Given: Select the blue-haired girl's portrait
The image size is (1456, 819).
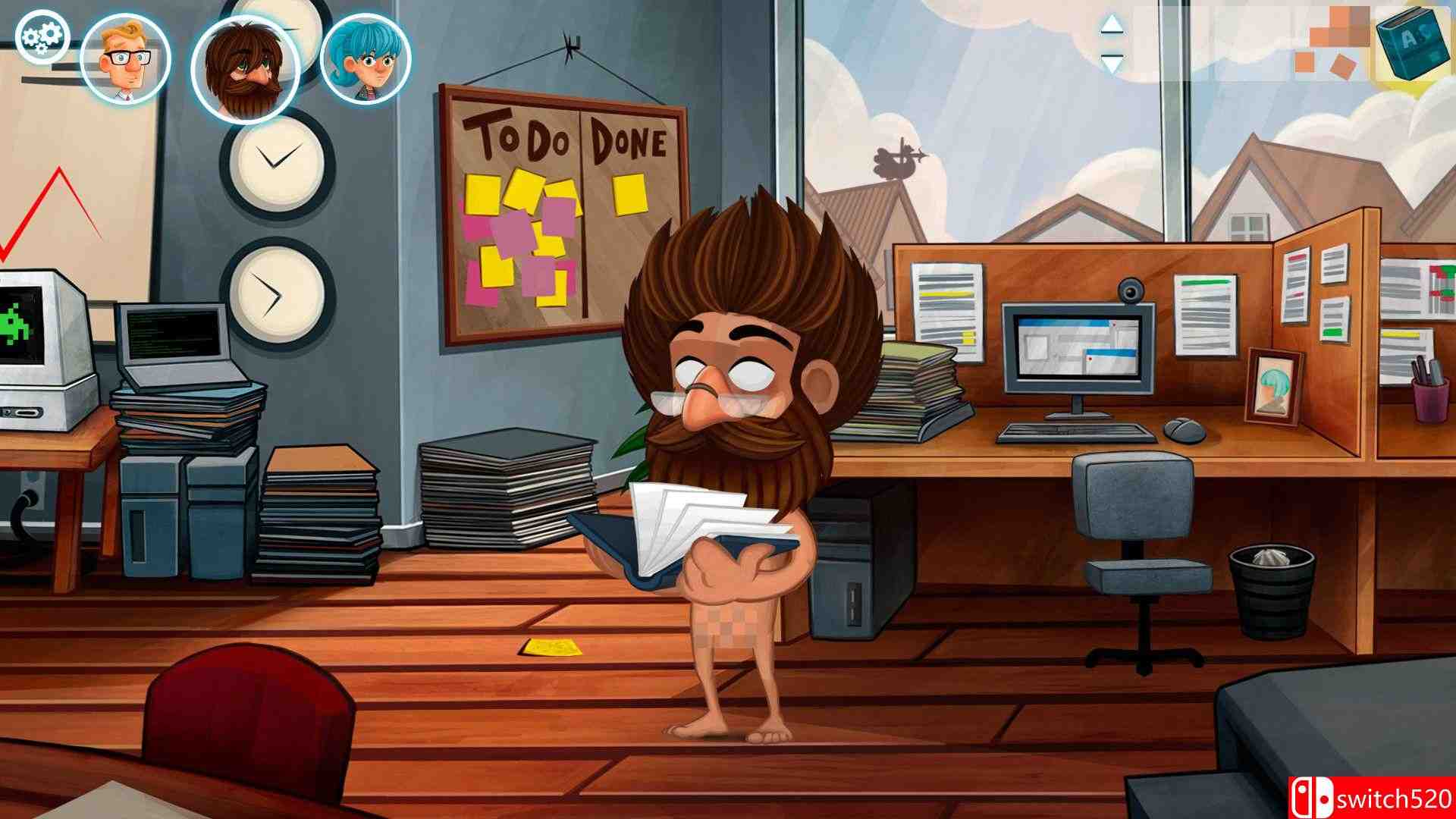Looking at the screenshot, I should click(x=364, y=61).
